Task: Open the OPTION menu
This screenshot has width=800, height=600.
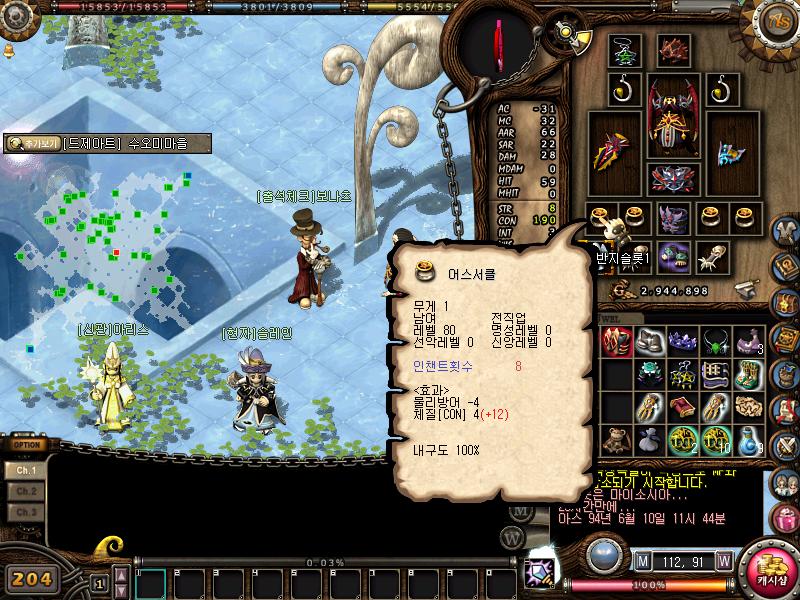Action: [x=25, y=445]
